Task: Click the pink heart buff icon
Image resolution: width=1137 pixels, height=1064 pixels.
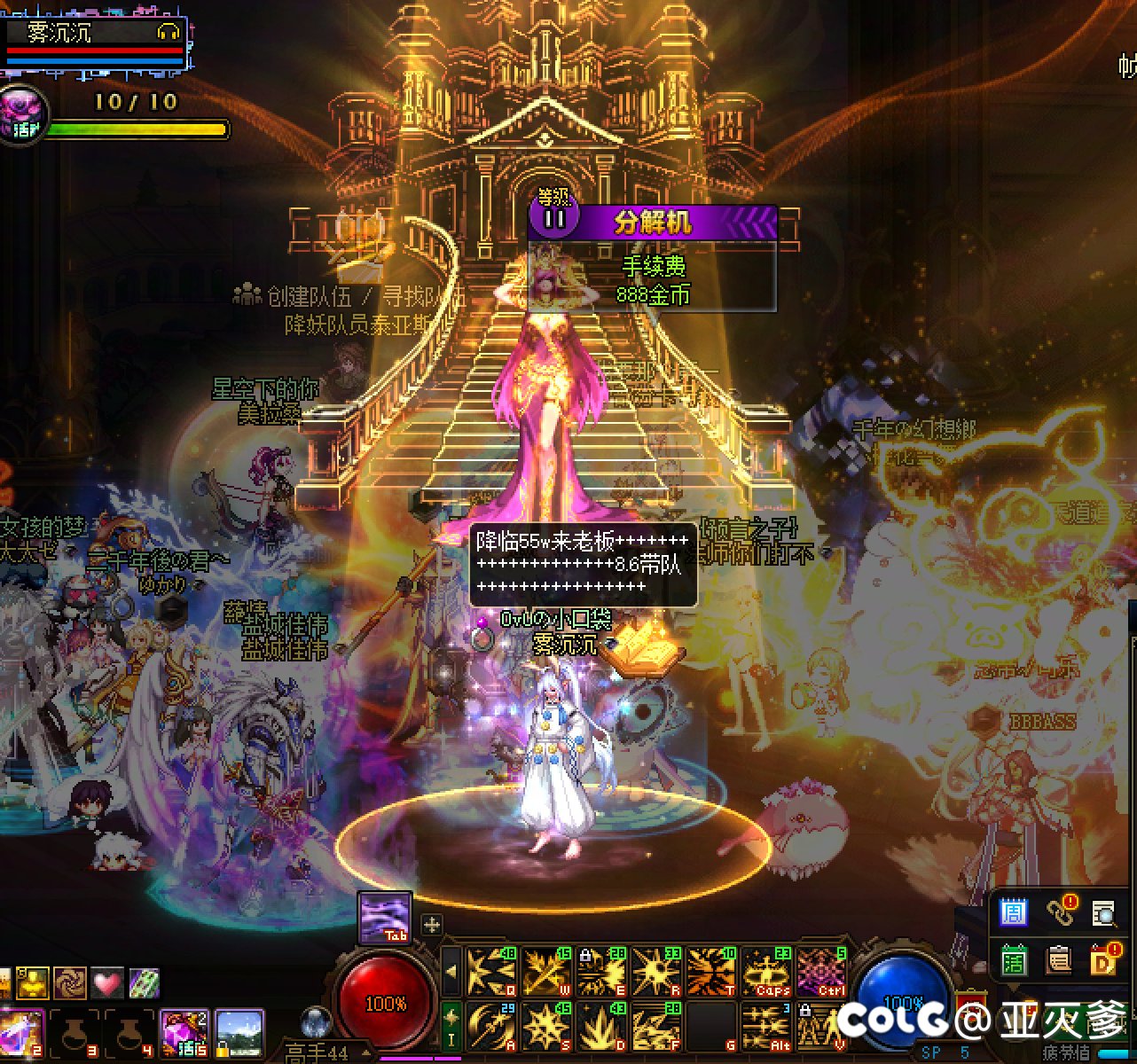Action: [x=106, y=982]
